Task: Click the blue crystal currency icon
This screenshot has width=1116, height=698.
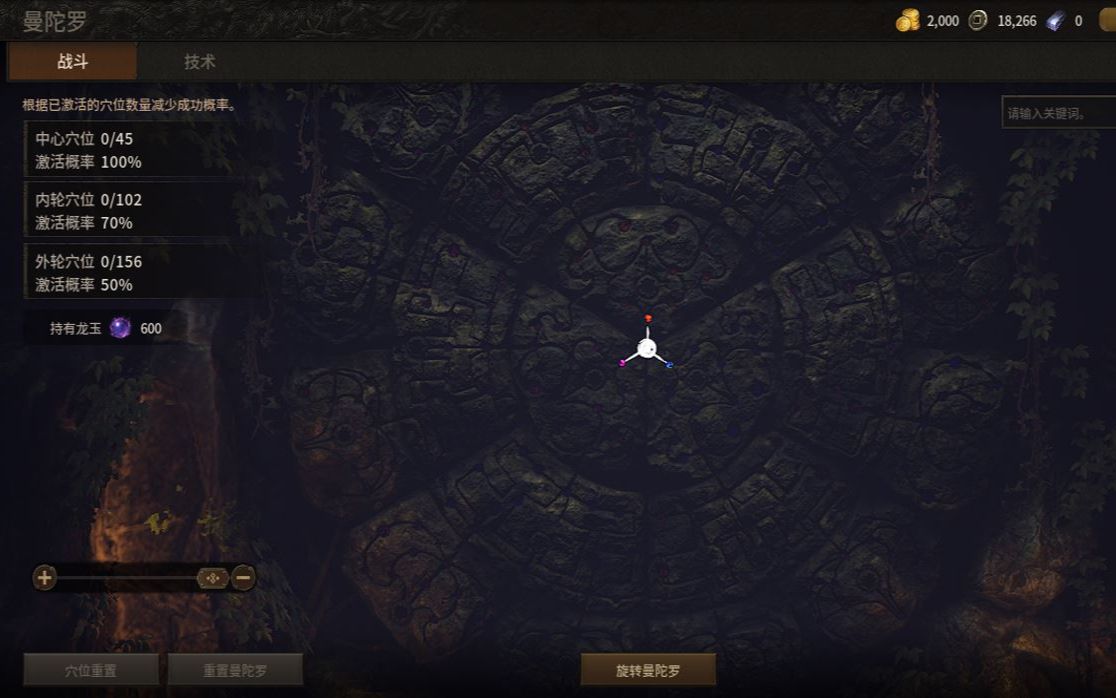Action: pos(1056,20)
